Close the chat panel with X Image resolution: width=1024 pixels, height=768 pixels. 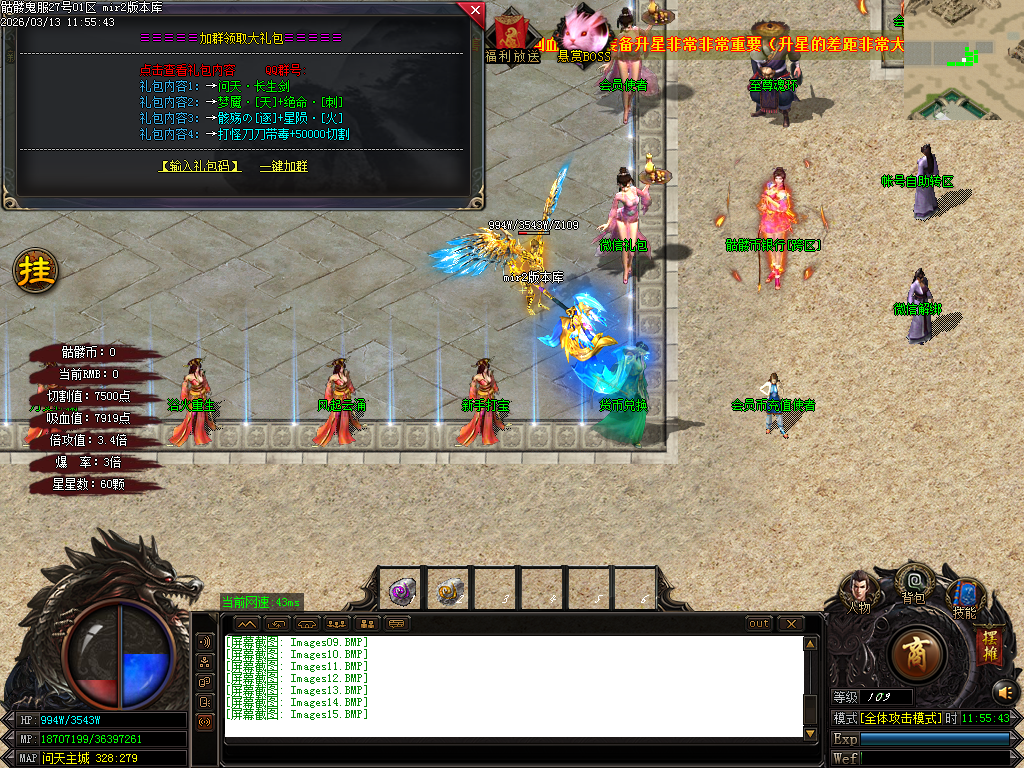click(x=791, y=624)
